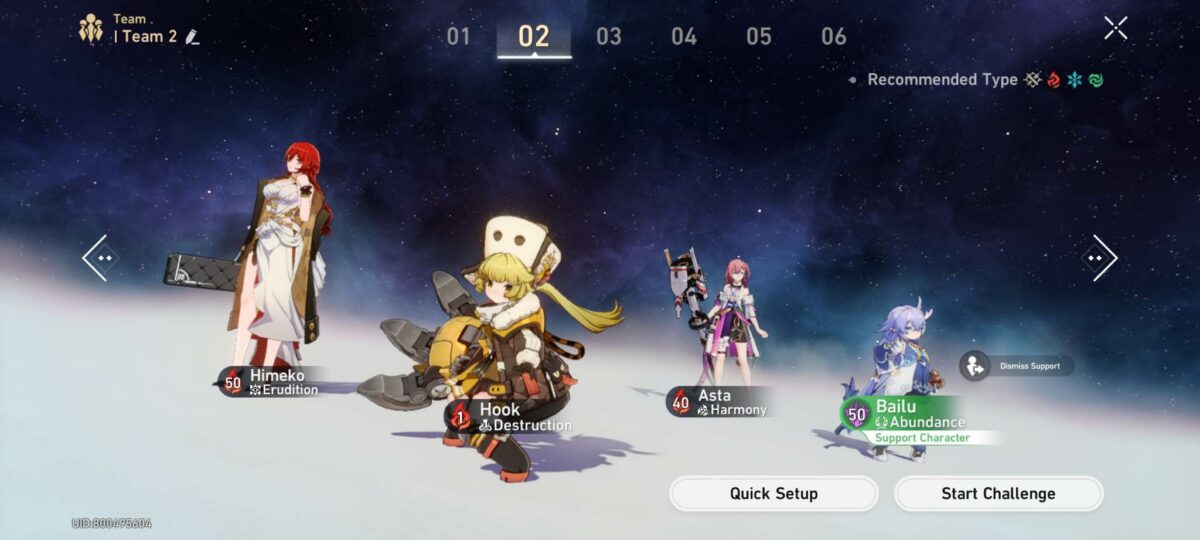Select team tab 03
This screenshot has height=540, width=1200.
(608, 37)
